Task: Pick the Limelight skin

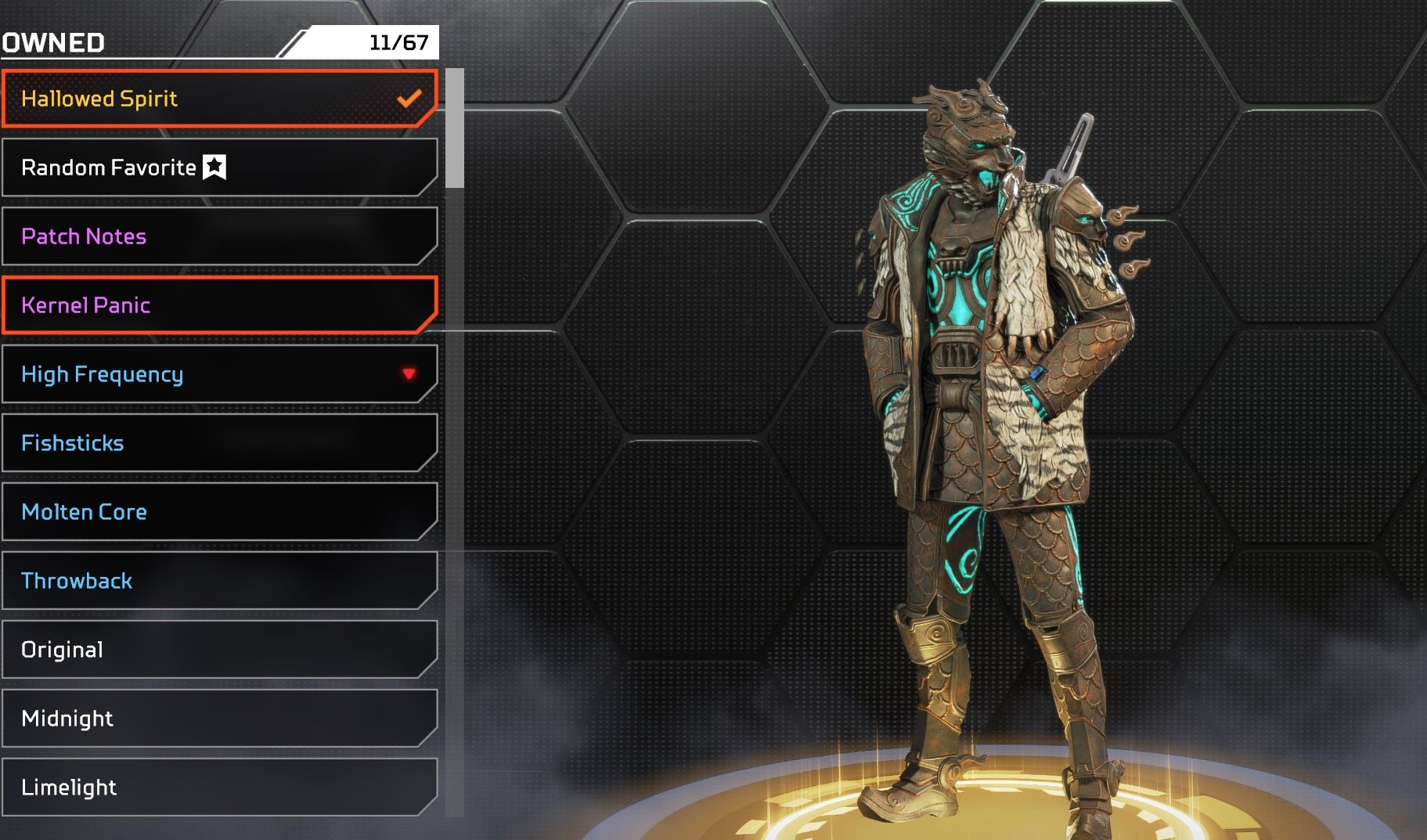Action: pos(219,788)
